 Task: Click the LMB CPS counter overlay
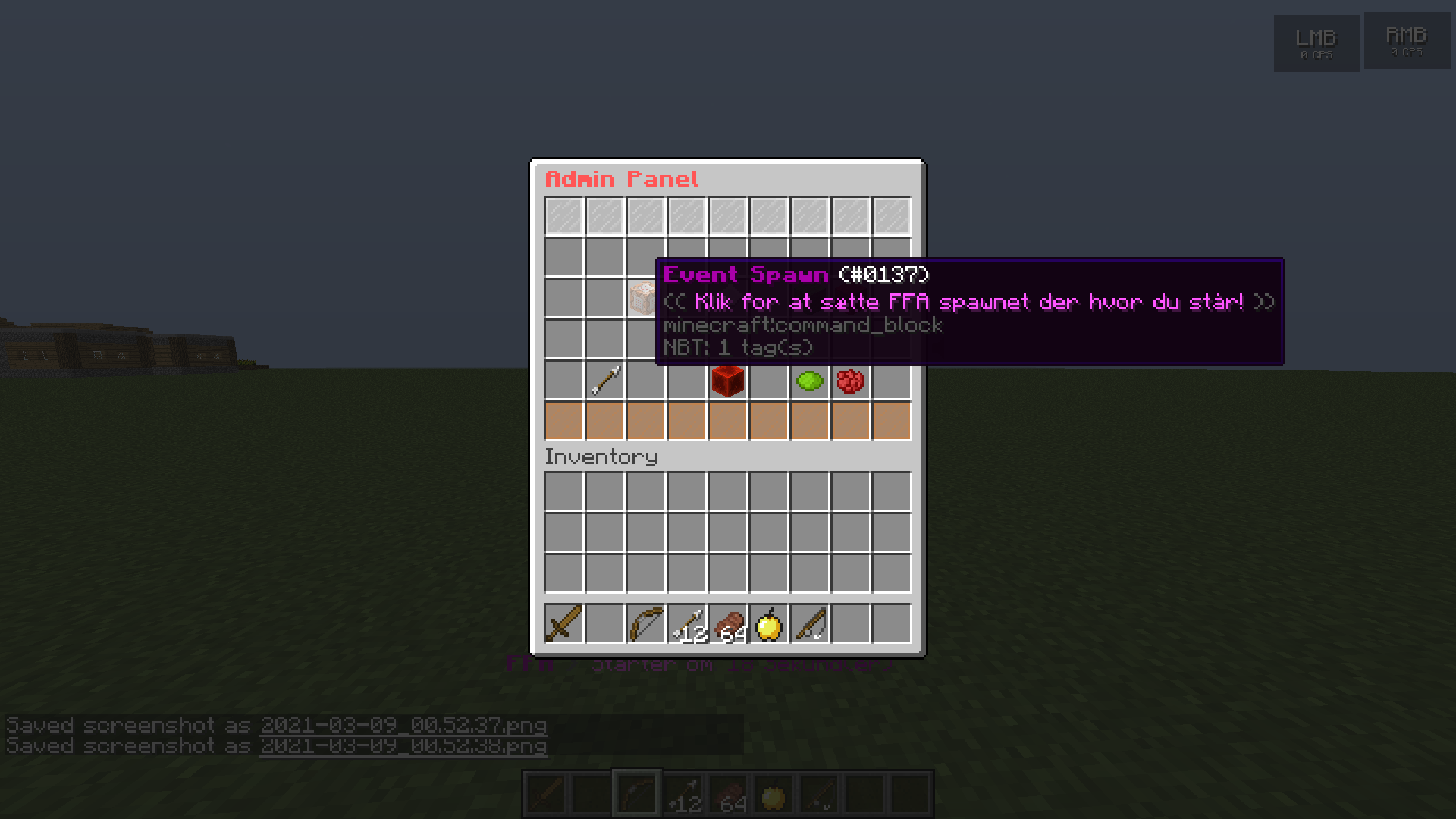point(1316,42)
